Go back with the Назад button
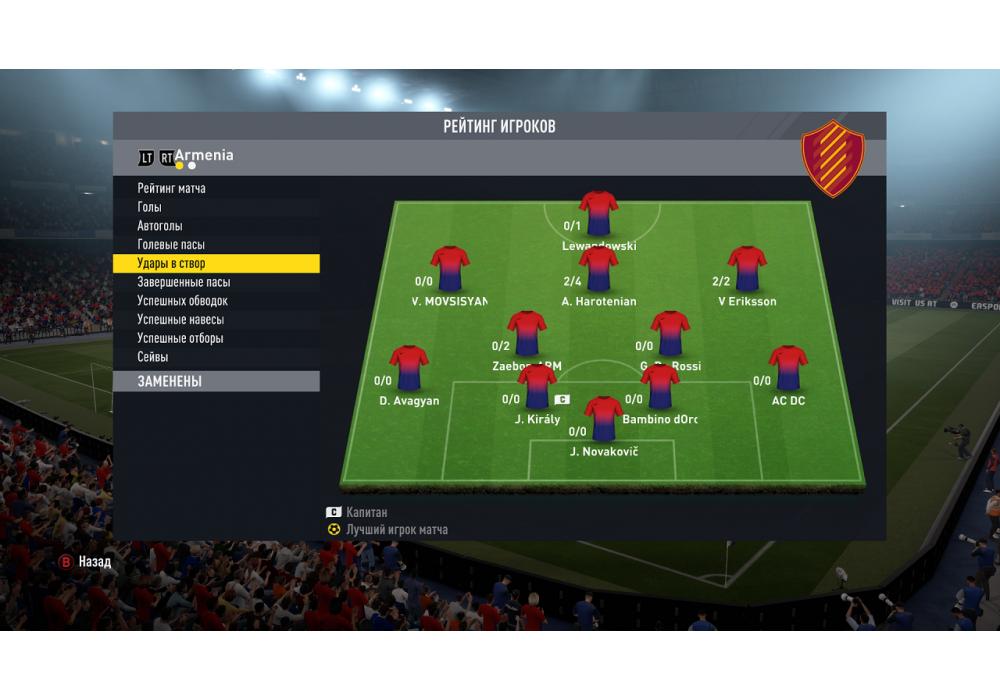 pos(85,562)
